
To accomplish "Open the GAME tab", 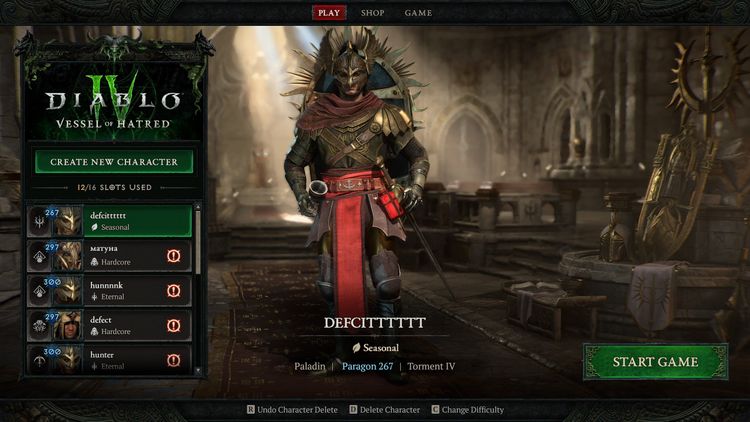I will pos(418,13).
